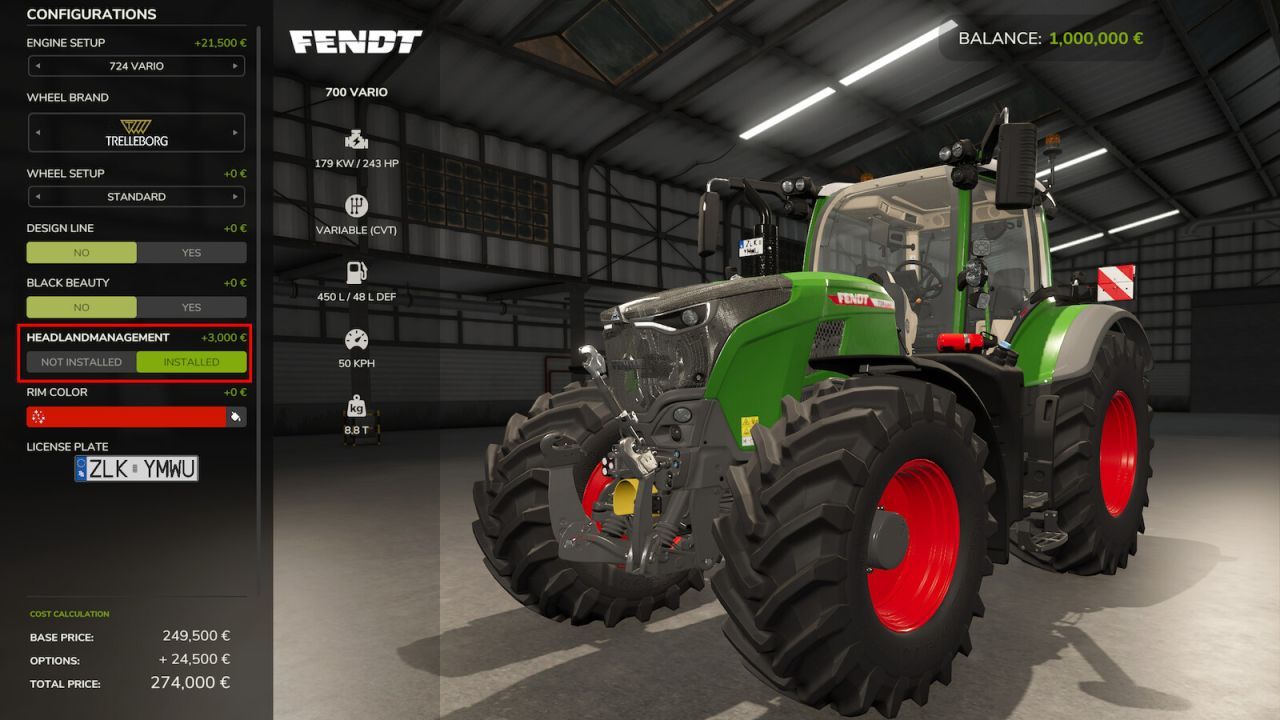Image resolution: width=1280 pixels, height=720 pixels.
Task: Click the fuel capacity pump icon
Action: pos(357,270)
